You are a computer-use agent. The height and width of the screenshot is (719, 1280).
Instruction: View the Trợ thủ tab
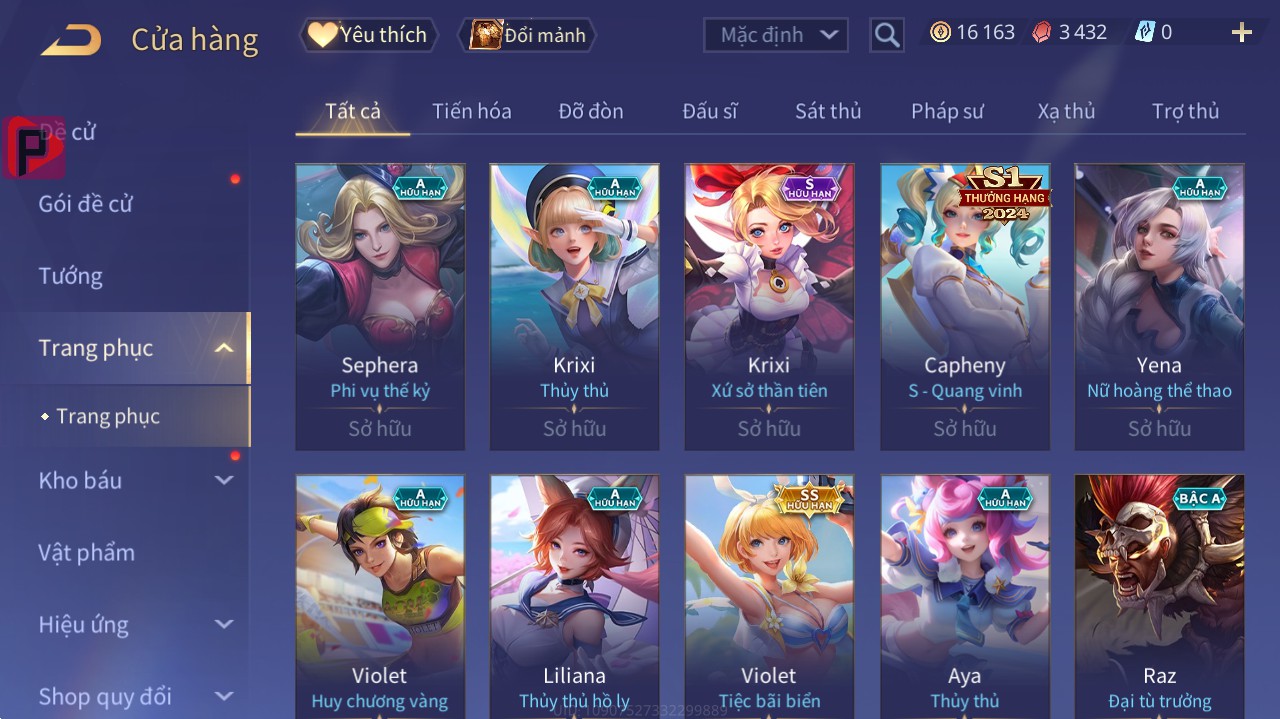click(x=1185, y=111)
